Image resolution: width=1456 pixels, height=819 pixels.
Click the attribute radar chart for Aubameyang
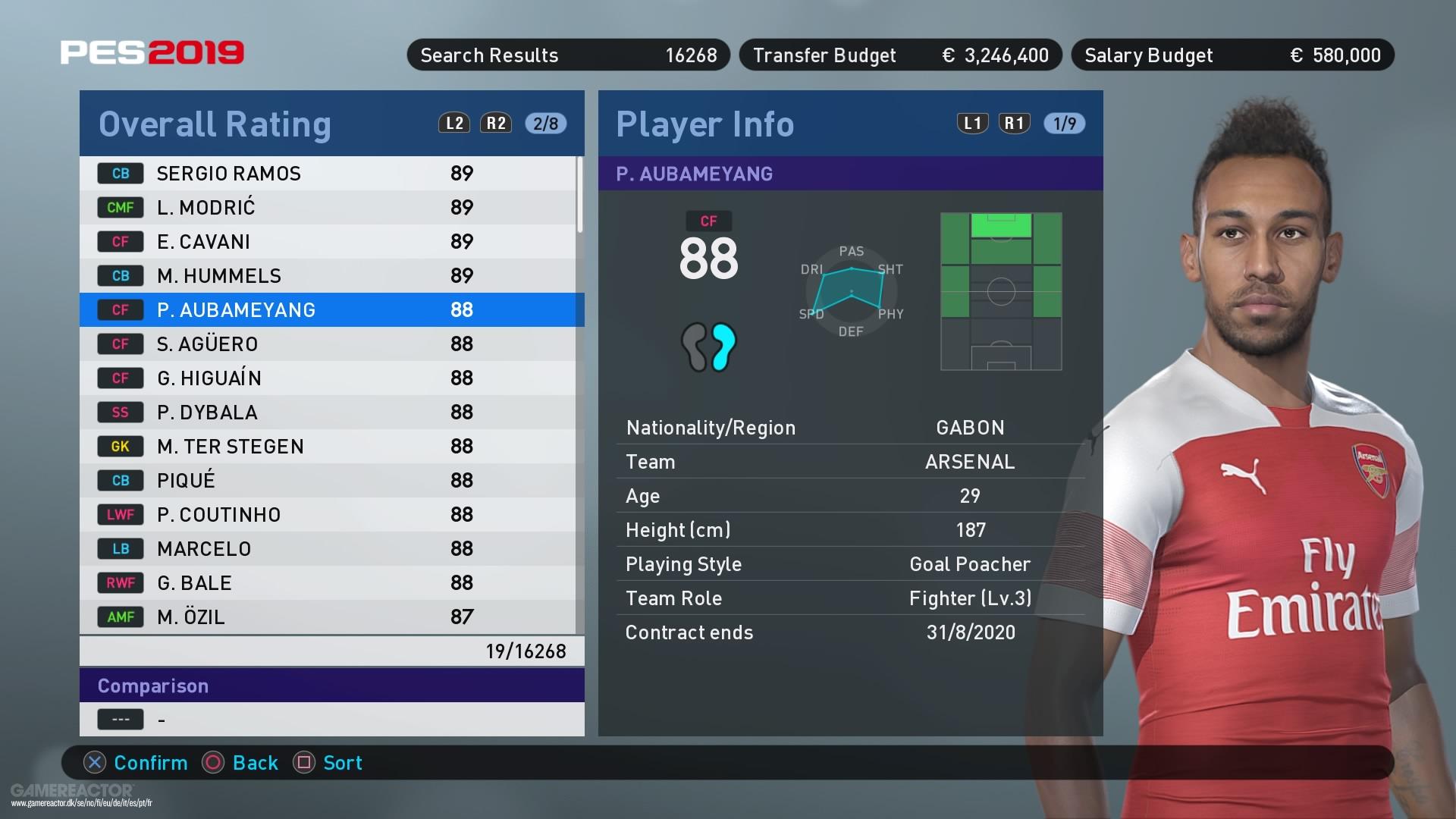pos(850,291)
